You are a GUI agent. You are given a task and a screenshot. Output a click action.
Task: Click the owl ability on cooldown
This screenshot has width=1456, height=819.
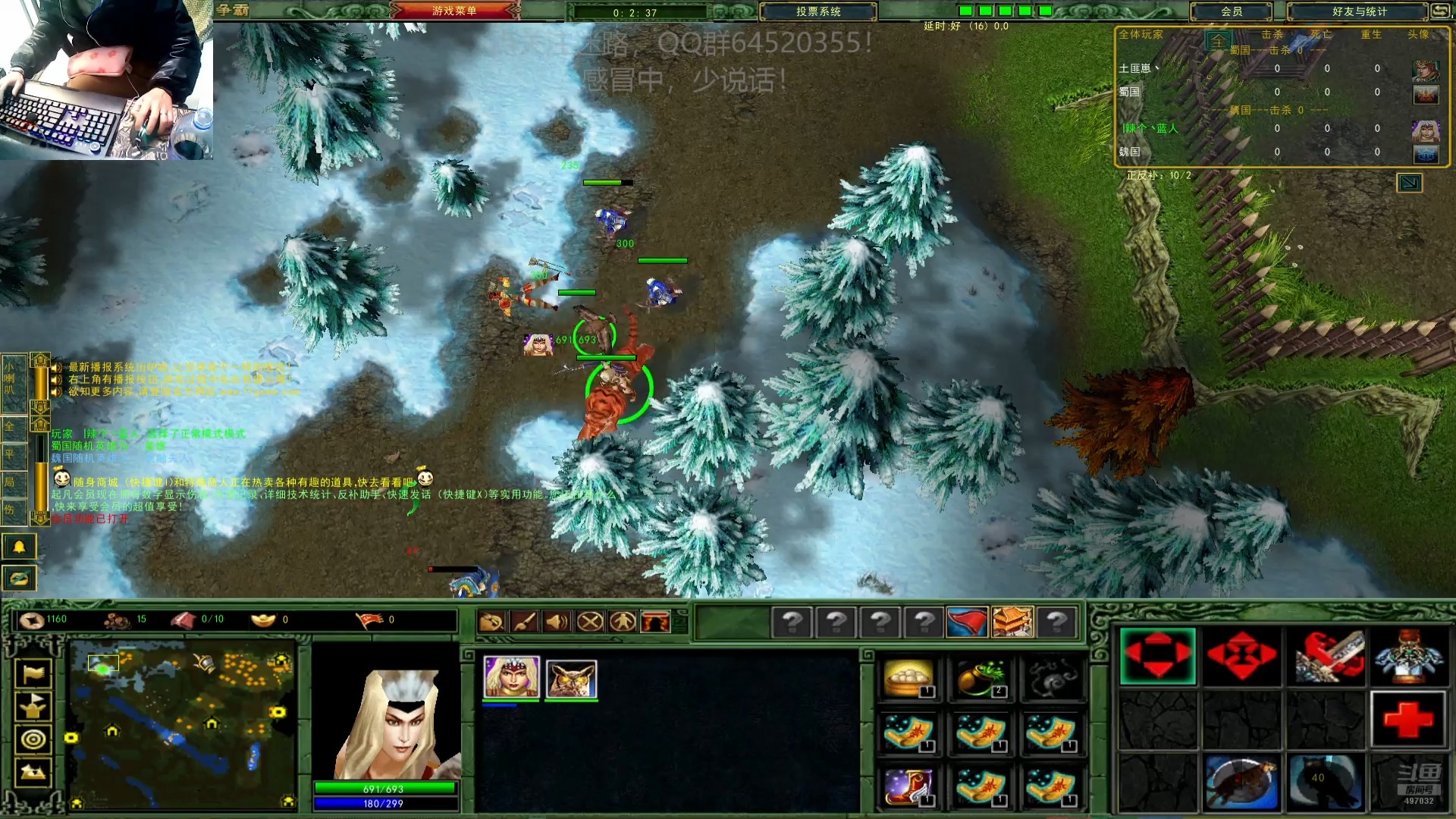1326,783
